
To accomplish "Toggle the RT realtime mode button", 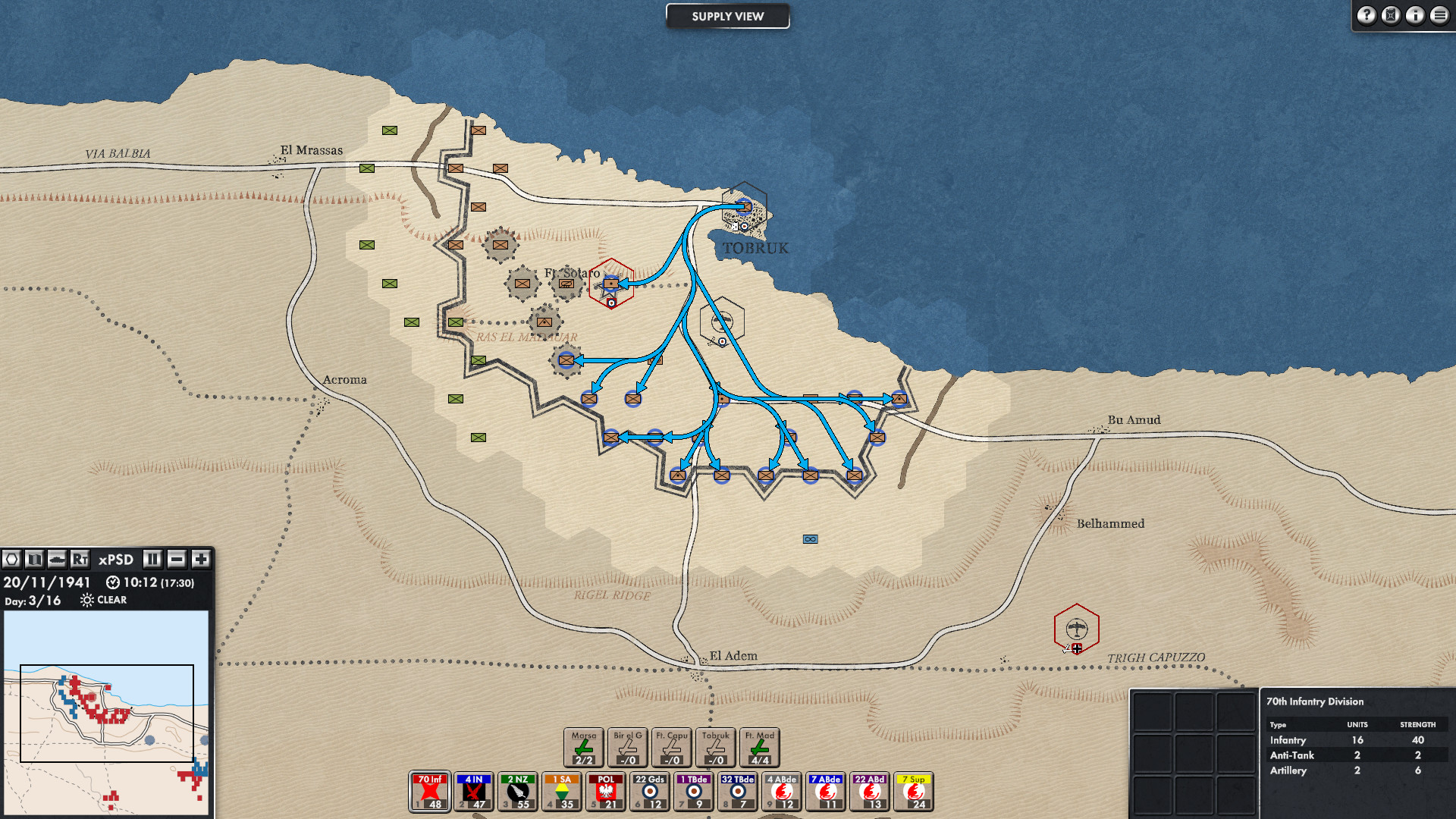I will (80, 560).
